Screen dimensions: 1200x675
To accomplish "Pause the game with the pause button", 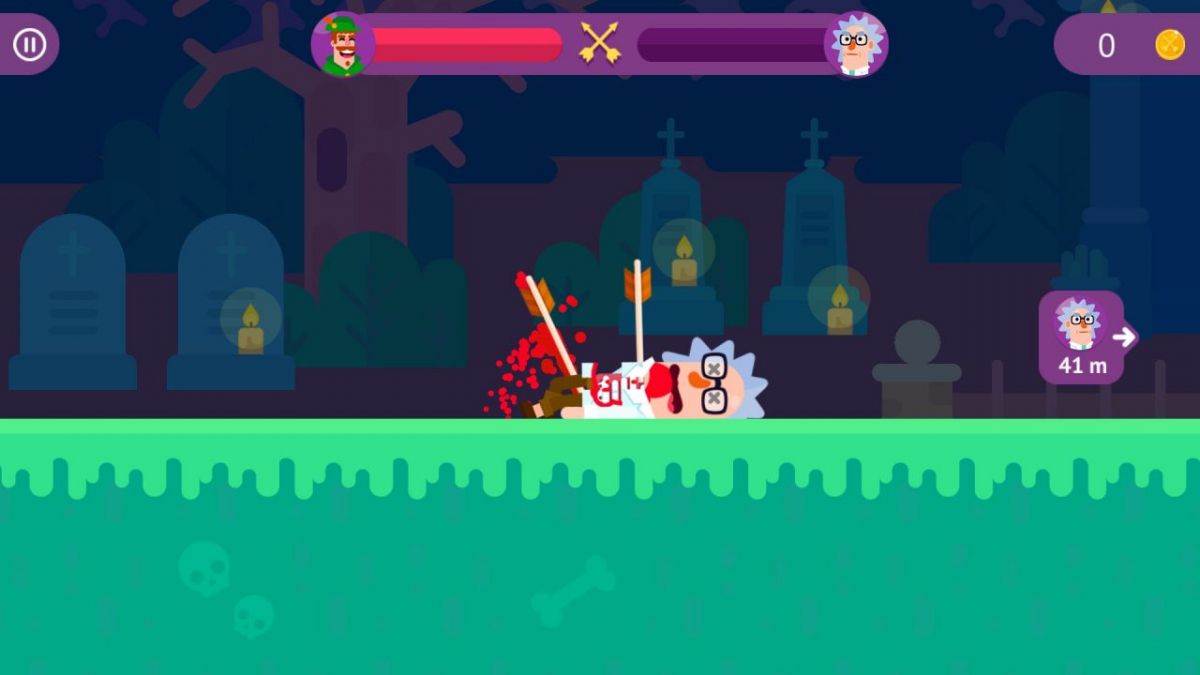I will [x=29, y=44].
